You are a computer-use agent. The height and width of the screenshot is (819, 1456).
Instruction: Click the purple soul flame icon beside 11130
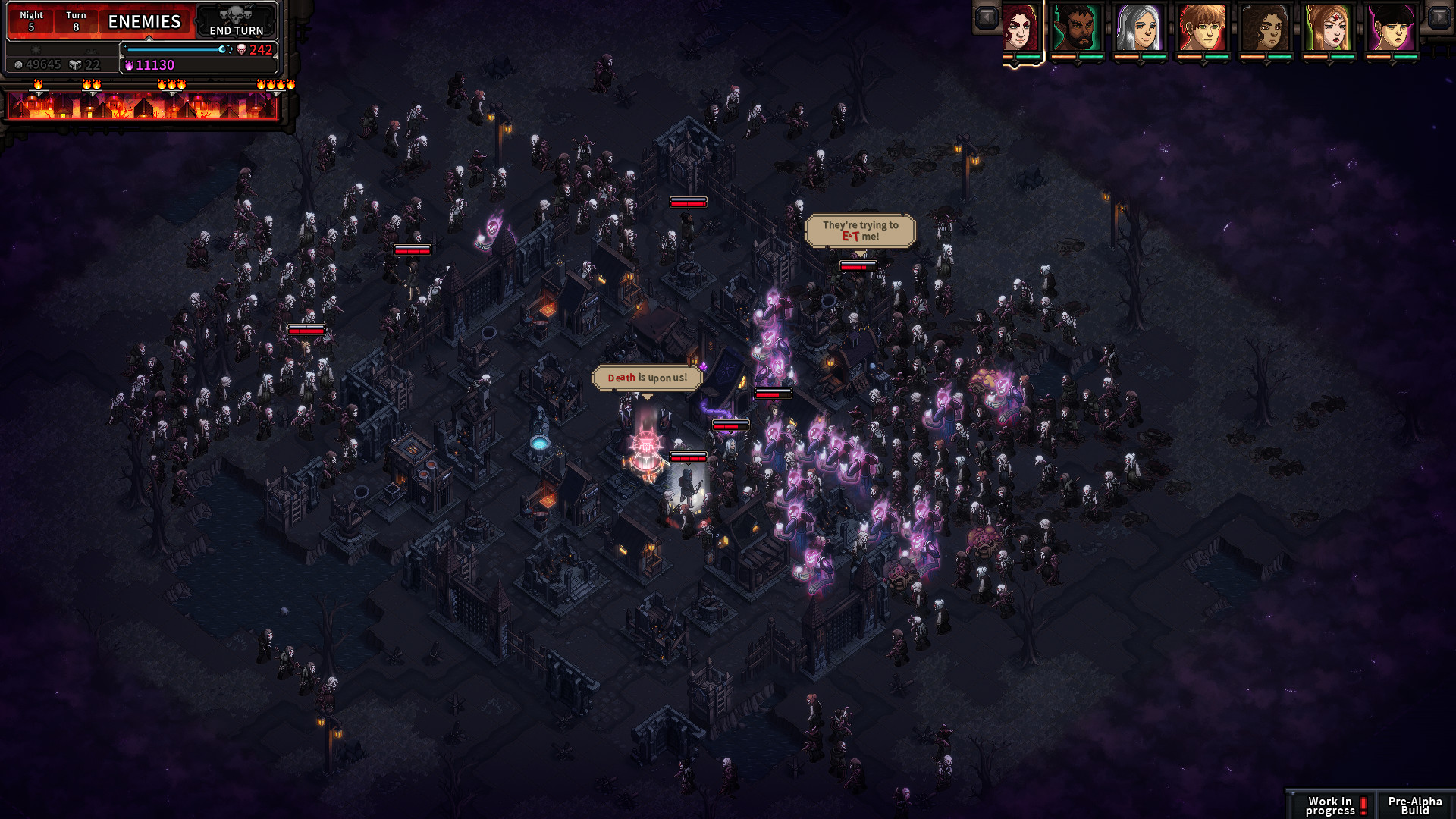click(129, 64)
